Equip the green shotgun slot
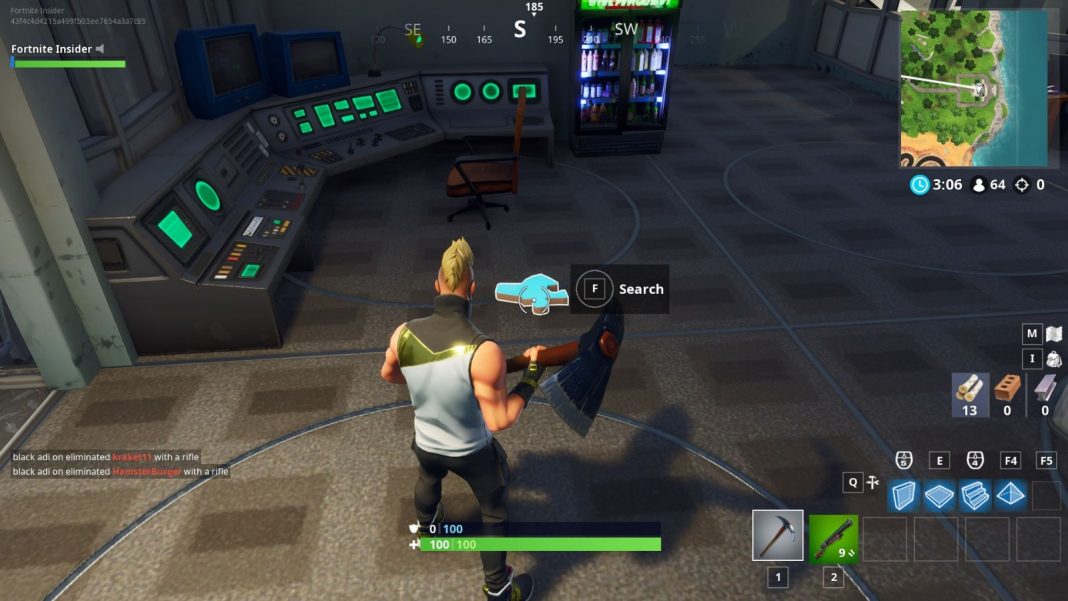1068x601 pixels. click(833, 538)
